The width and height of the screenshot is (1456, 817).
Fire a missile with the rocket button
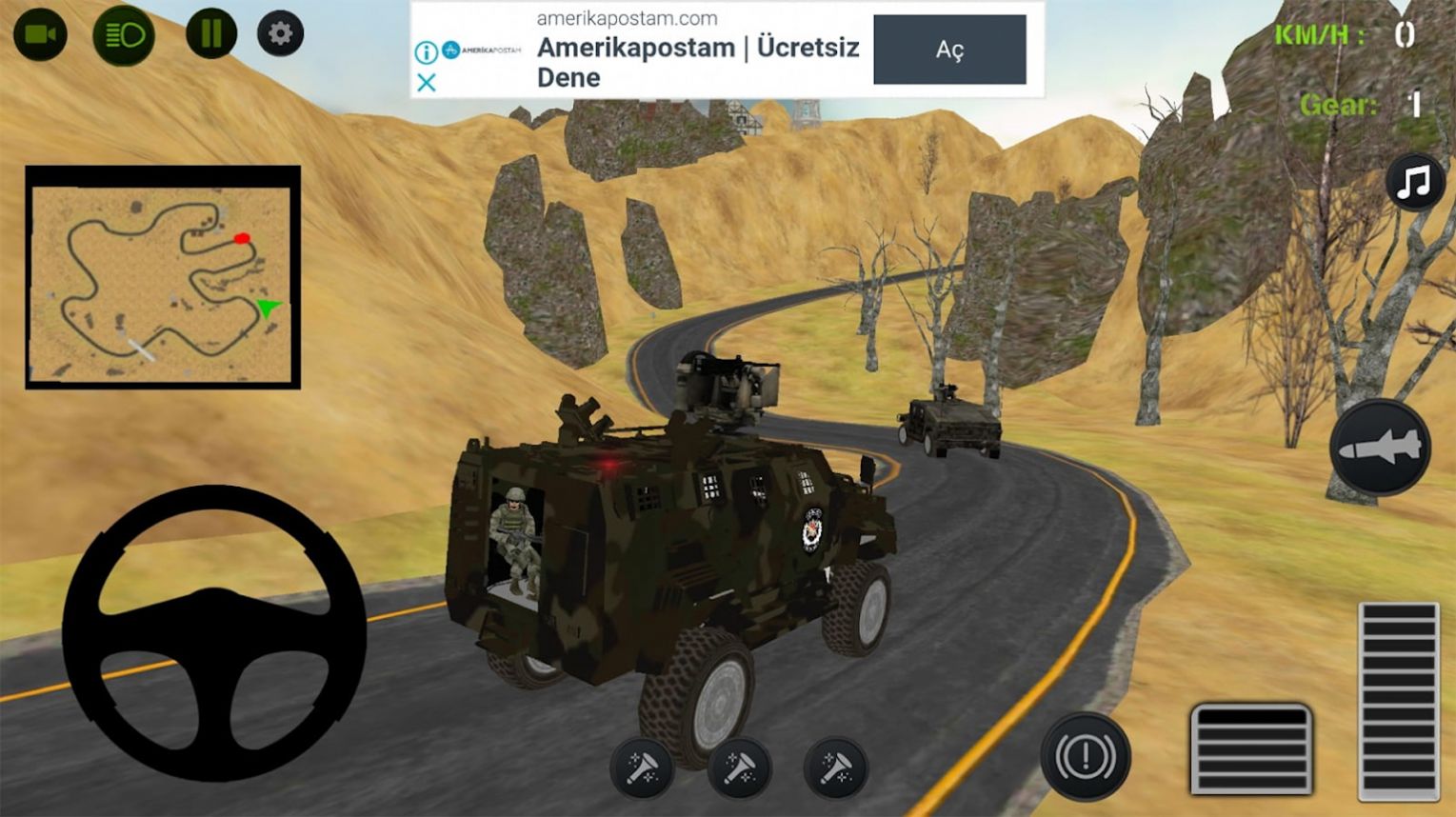point(1380,448)
